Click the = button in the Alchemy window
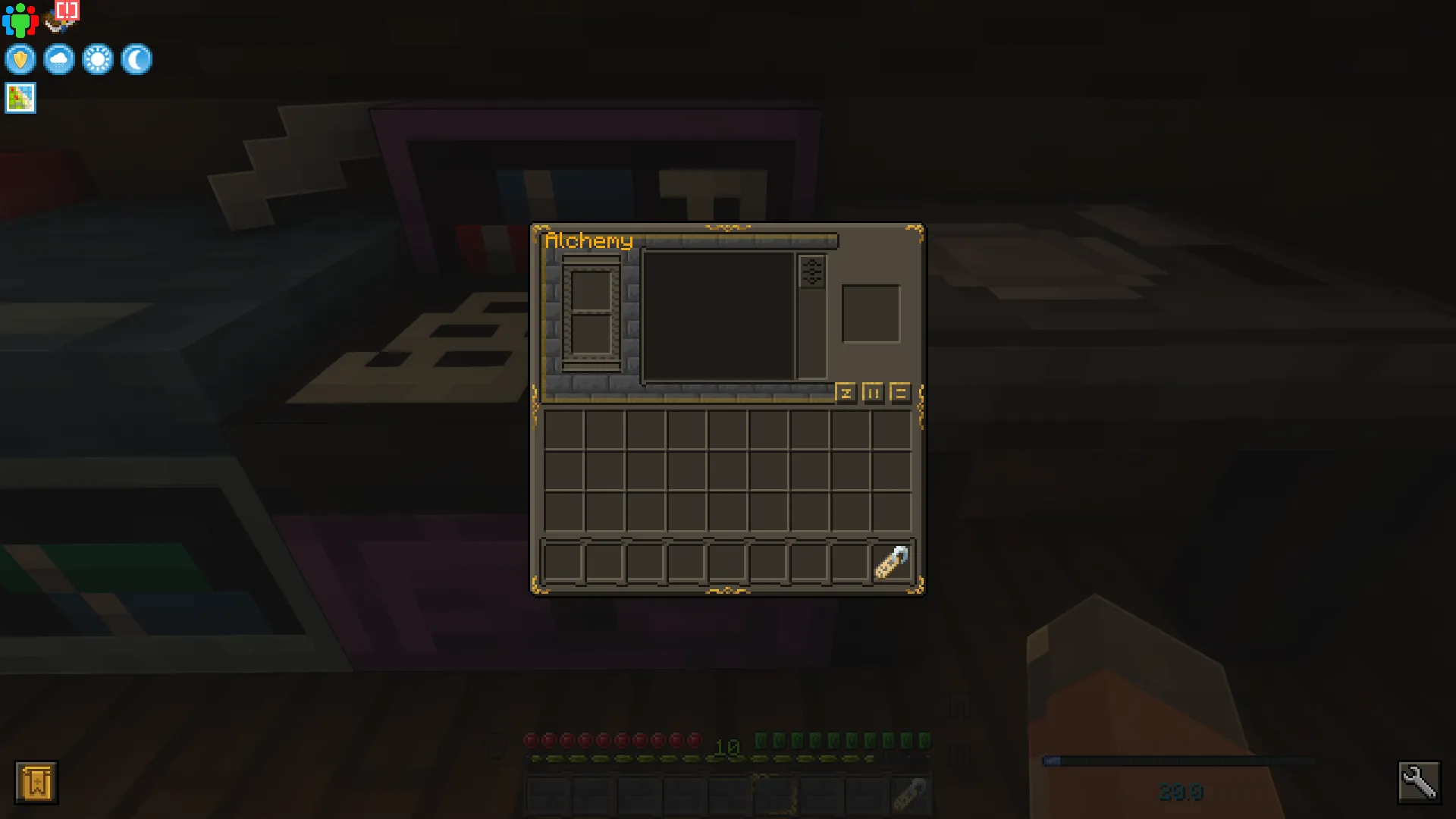This screenshot has height=819, width=1456. click(899, 393)
